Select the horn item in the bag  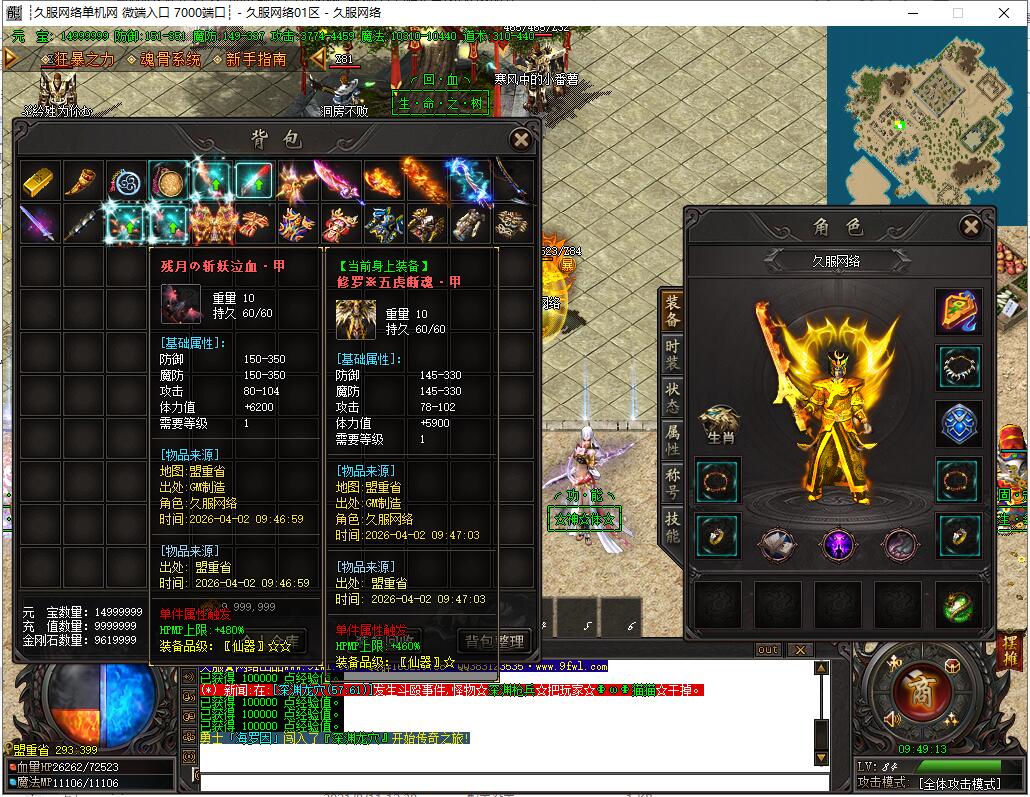tap(82, 181)
